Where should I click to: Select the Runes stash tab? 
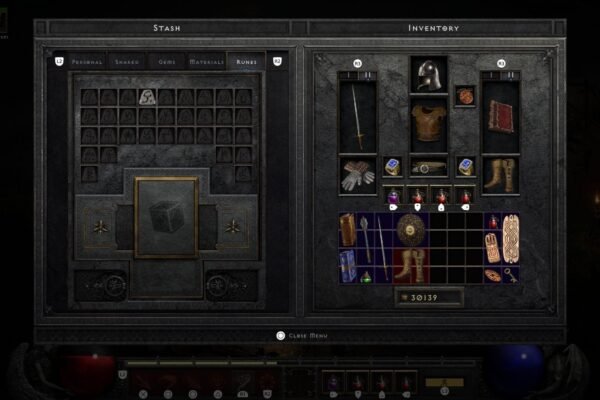tap(245, 62)
